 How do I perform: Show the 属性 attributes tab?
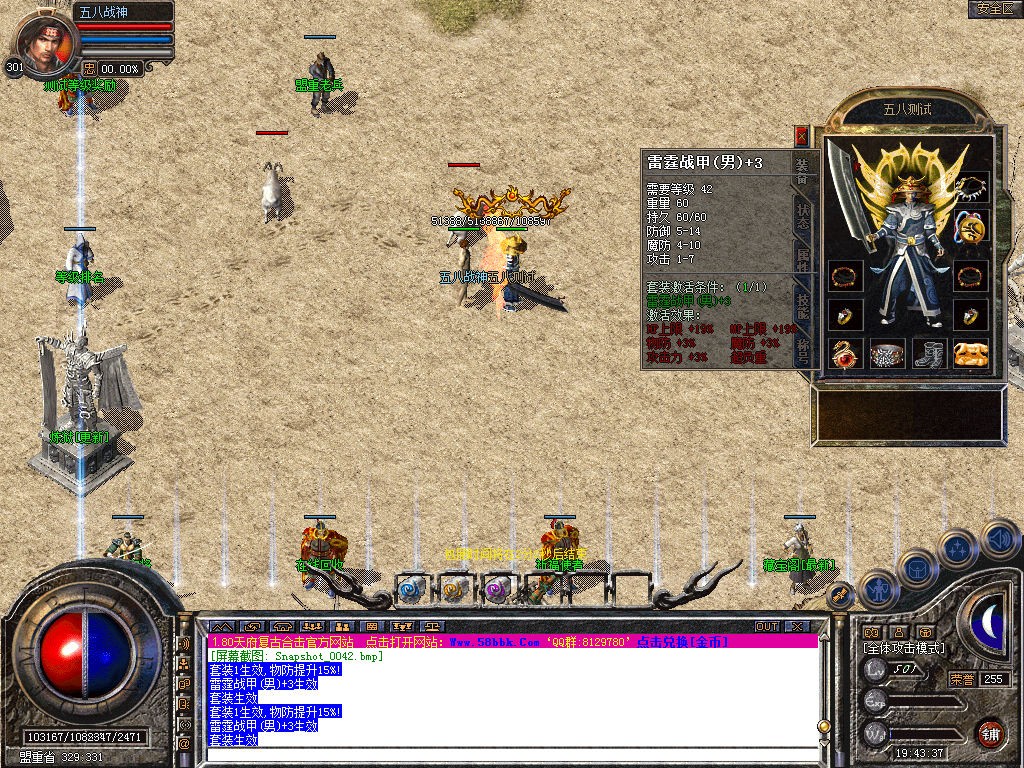click(803, 261)
